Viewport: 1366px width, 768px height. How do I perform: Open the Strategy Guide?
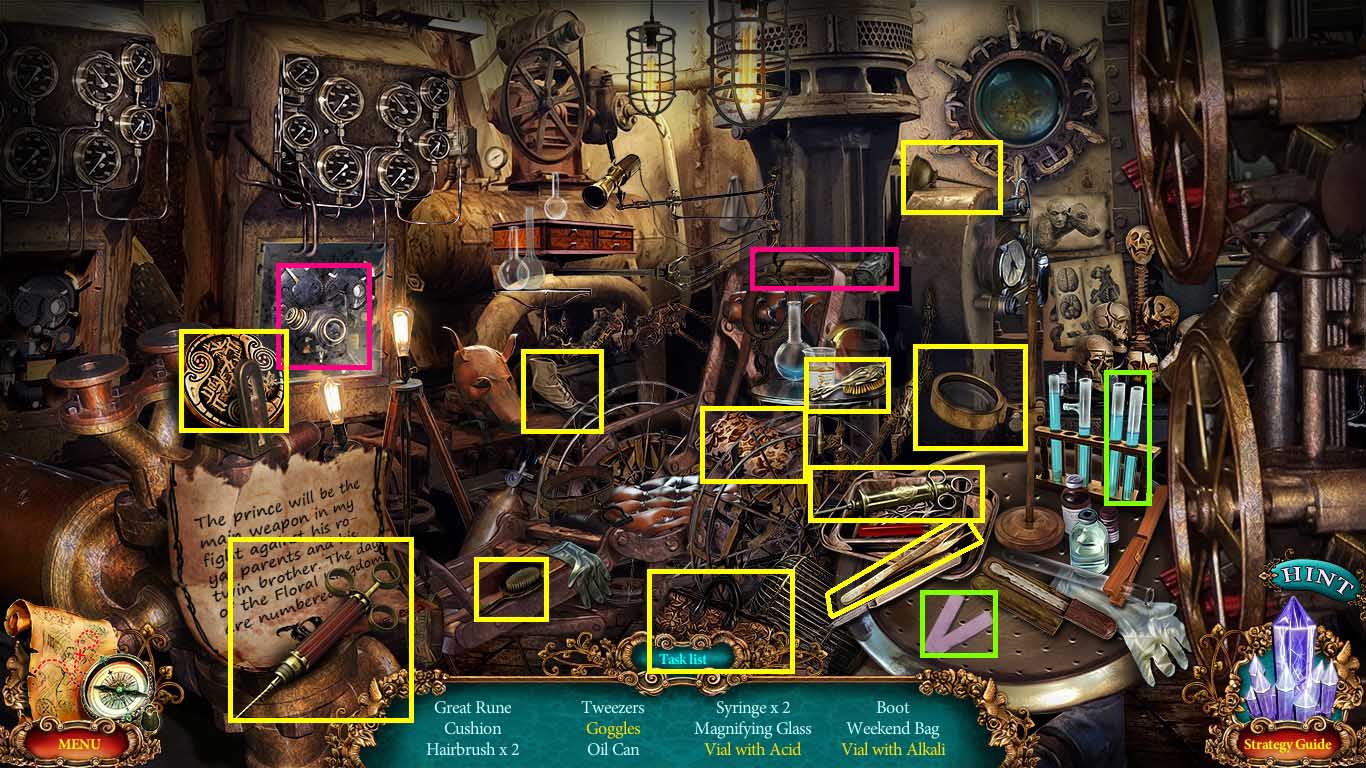pyautogui.click(x=1291, y=745)
